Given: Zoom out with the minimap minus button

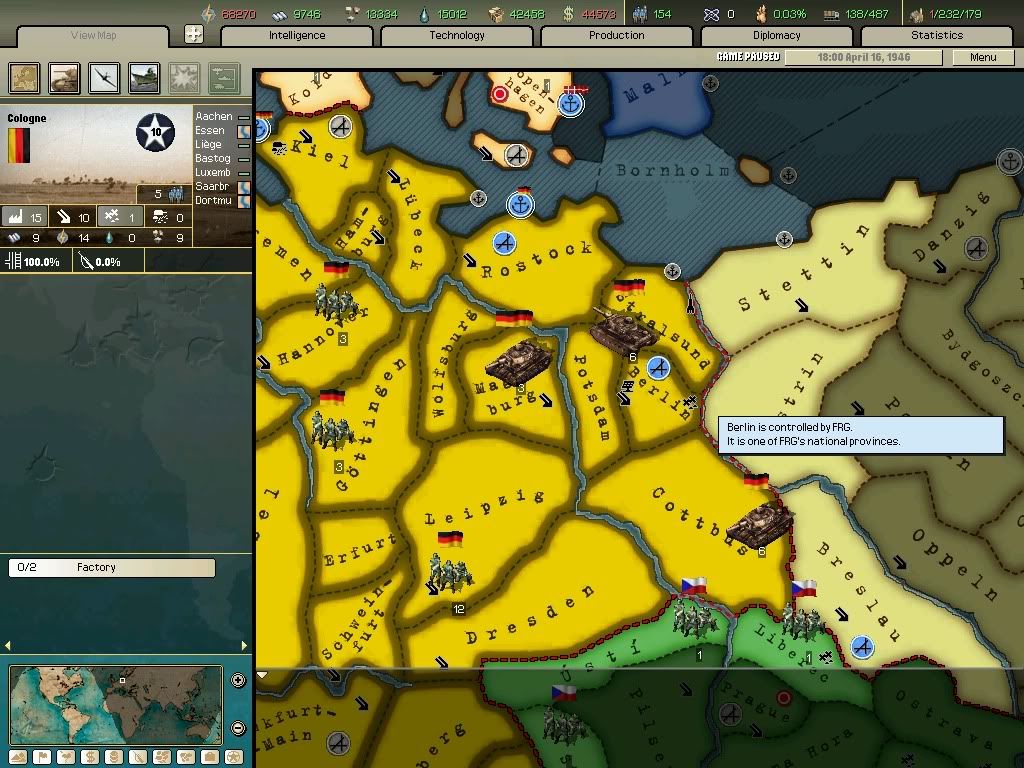Looking at the screenshot, I should pos(238,728).
